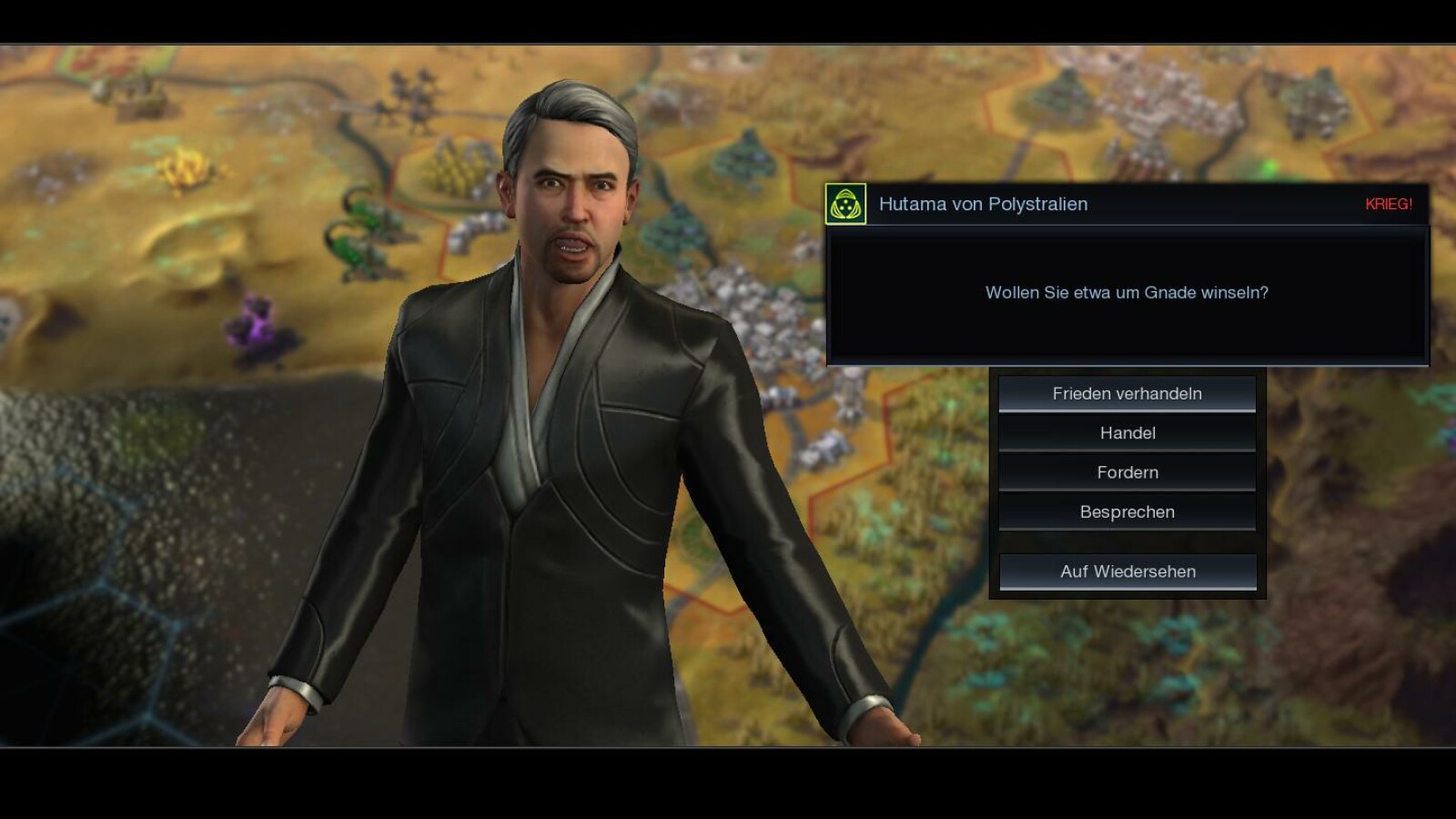The width and height of the screenshot is (1456, 819).
Task: Choose Besprechen to discuss
Action: tap(1127, 511)
